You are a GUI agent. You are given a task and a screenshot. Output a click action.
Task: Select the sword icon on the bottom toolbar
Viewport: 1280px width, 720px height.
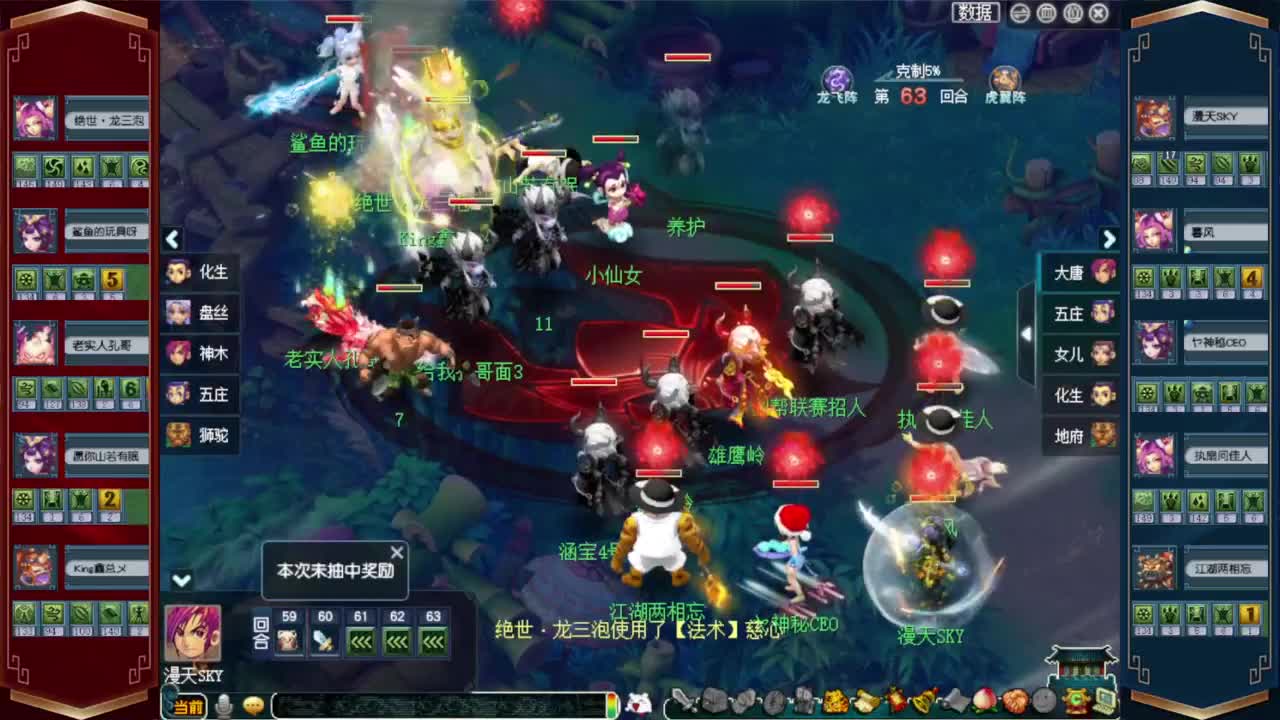(x=681, y=700)
